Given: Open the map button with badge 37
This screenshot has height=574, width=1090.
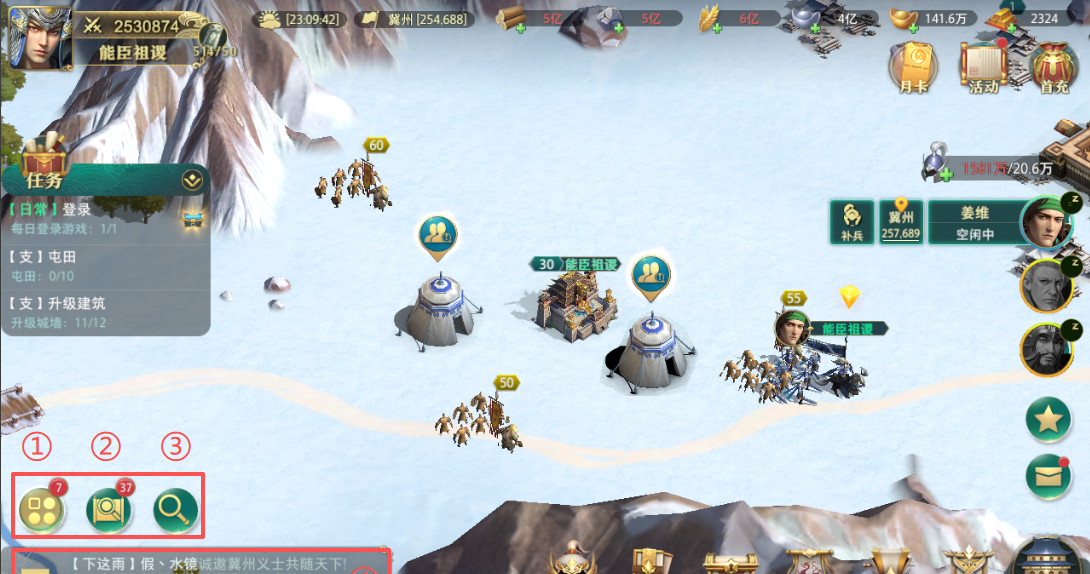Looking at the screenshot, I should [x=109, y=510].
